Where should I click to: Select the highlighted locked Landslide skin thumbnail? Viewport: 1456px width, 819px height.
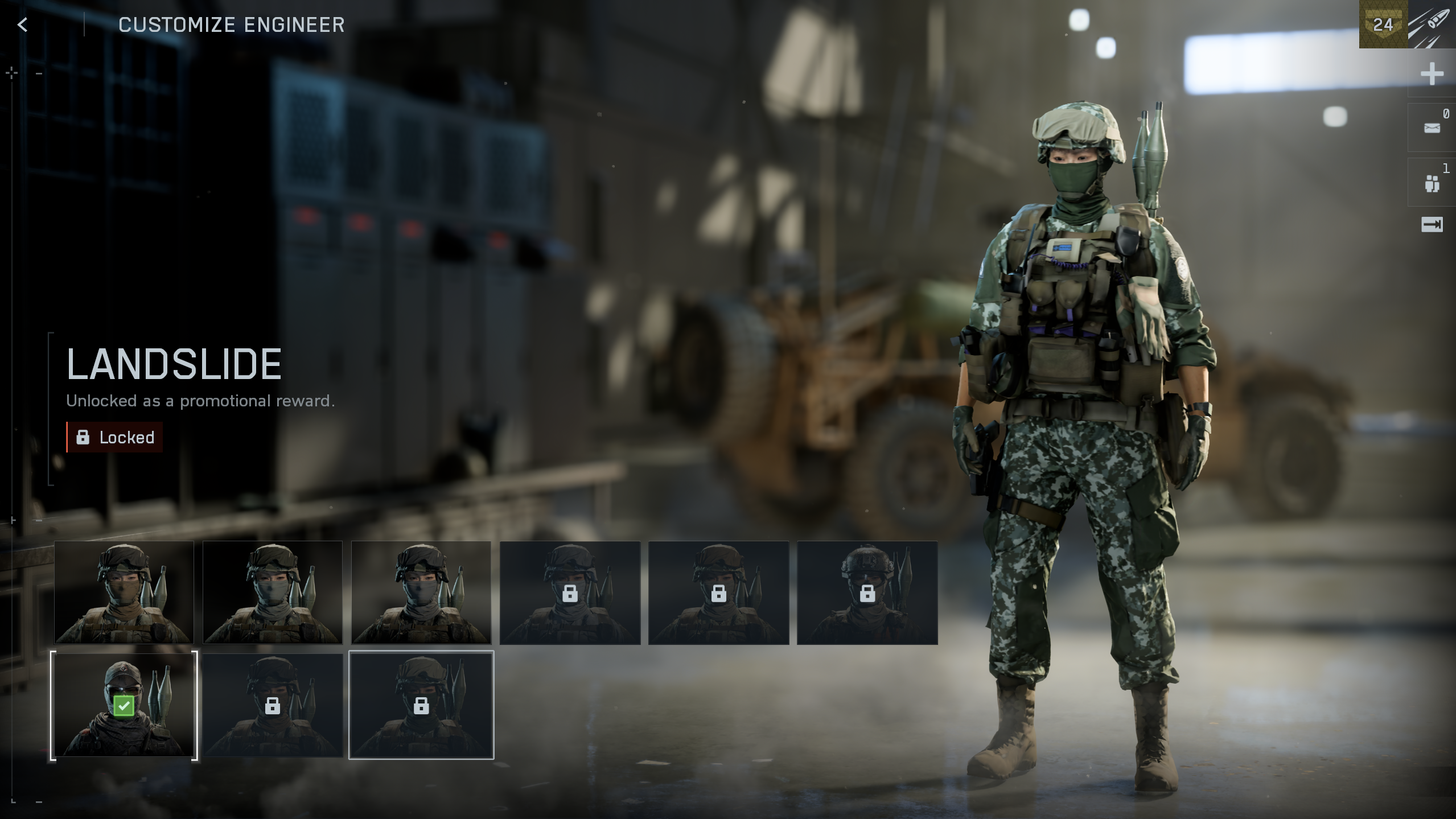[421, 705]
